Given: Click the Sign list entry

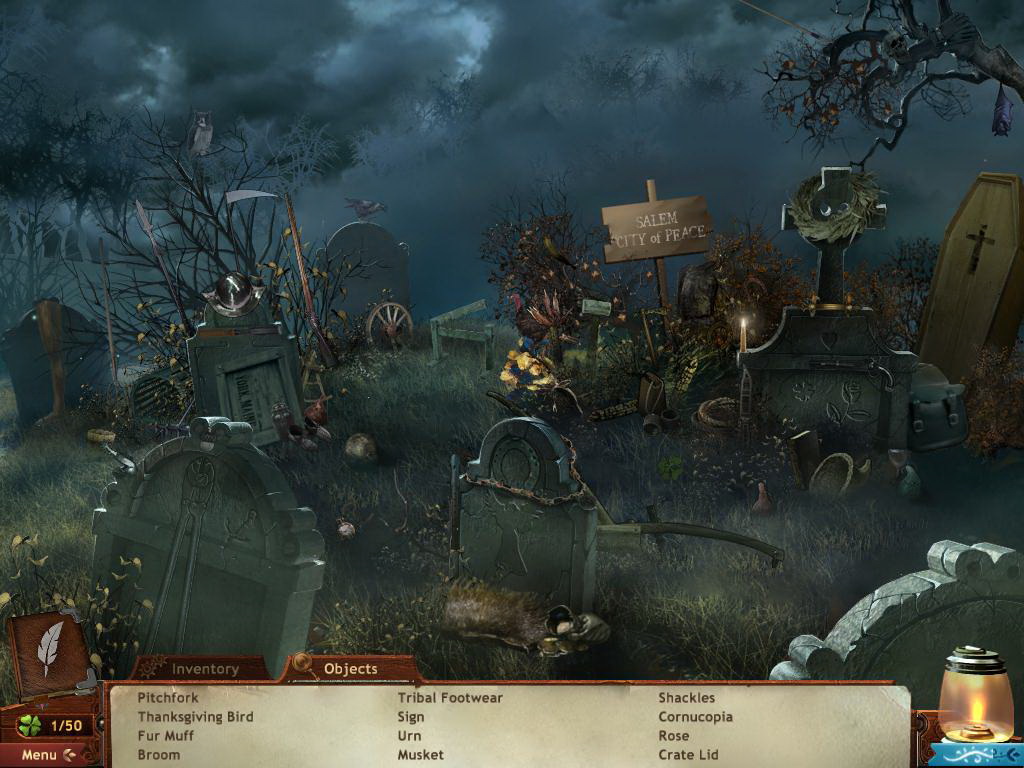Looking at the screenshot, I should click(x=411, y=717).
